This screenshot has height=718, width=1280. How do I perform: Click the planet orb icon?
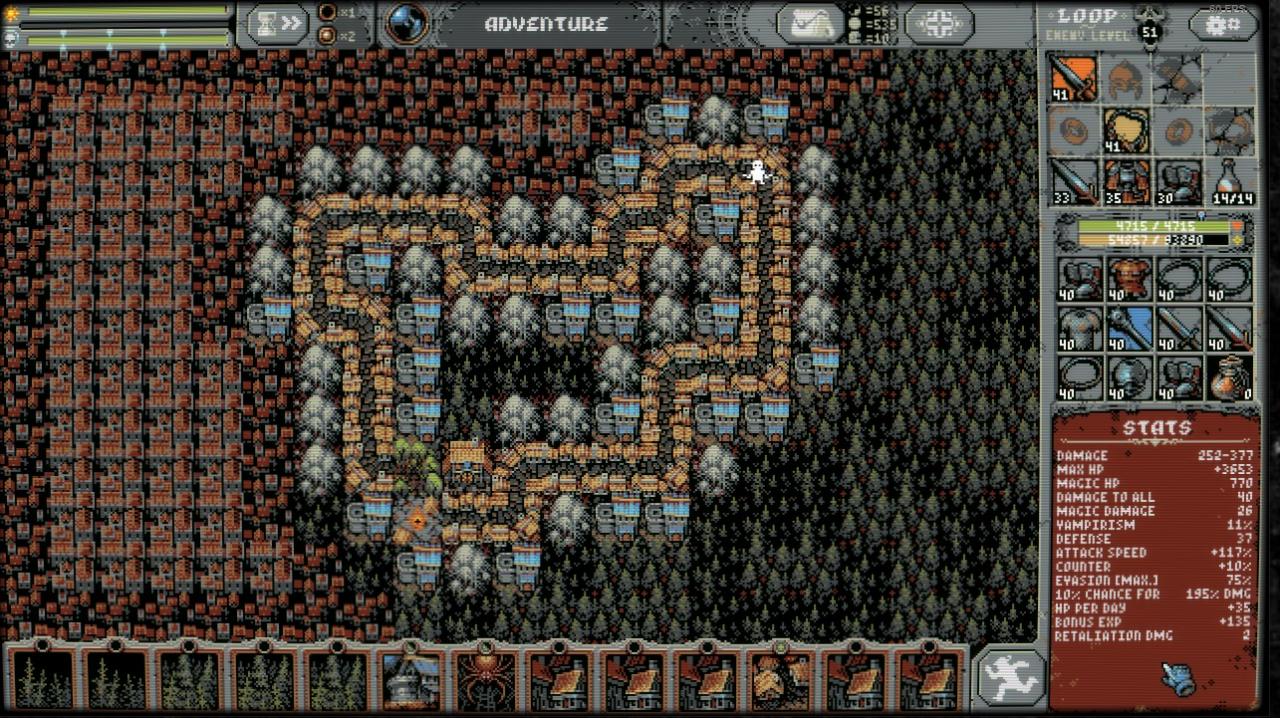(407, 24)
